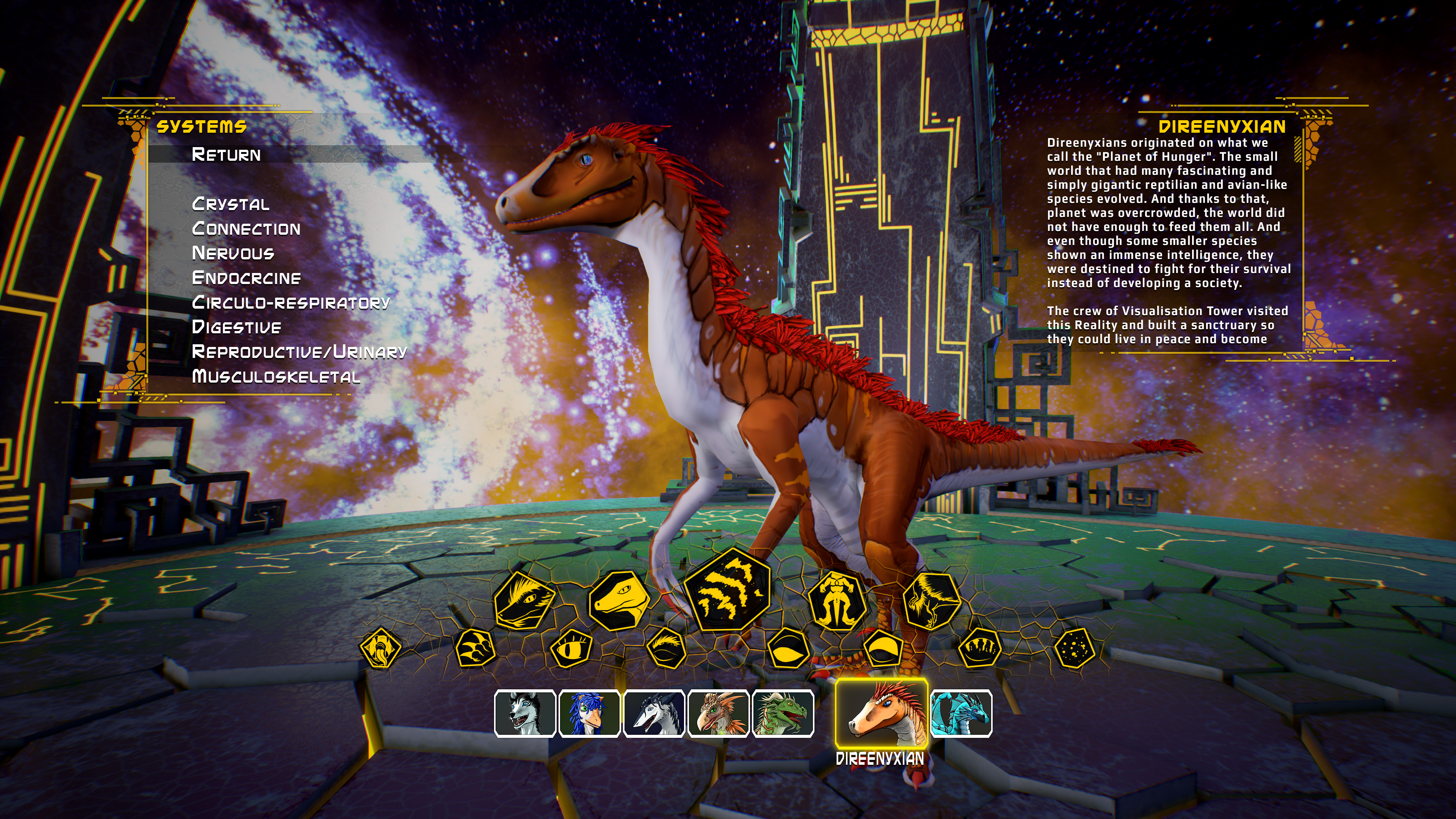Select the highlighted Direenyxian portrait
The width and height of the screenshot is (1456, 819).
coord(882,713)
